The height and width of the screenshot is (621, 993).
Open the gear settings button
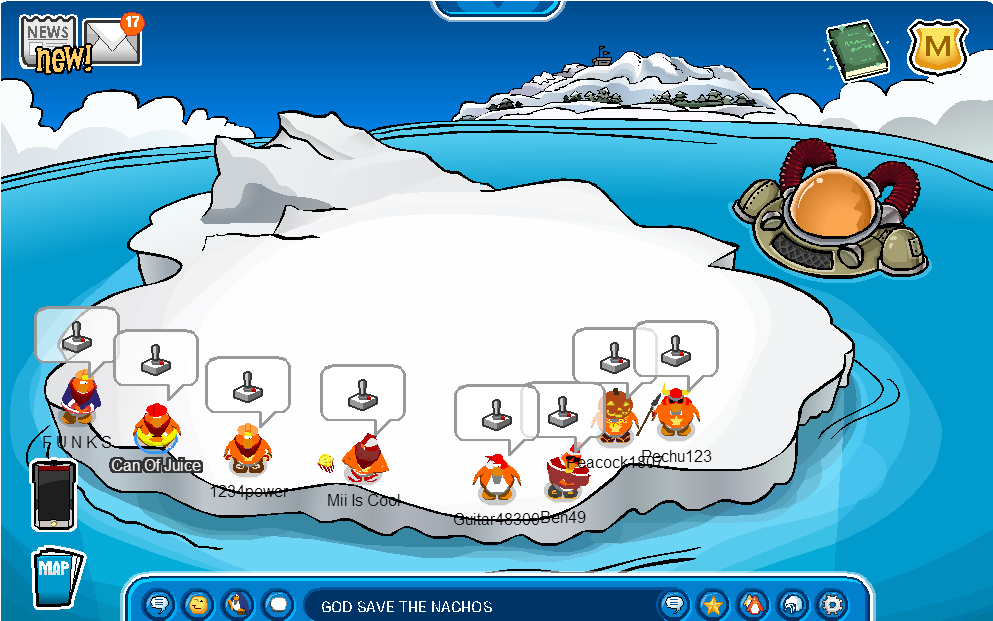tap(831, 604)
